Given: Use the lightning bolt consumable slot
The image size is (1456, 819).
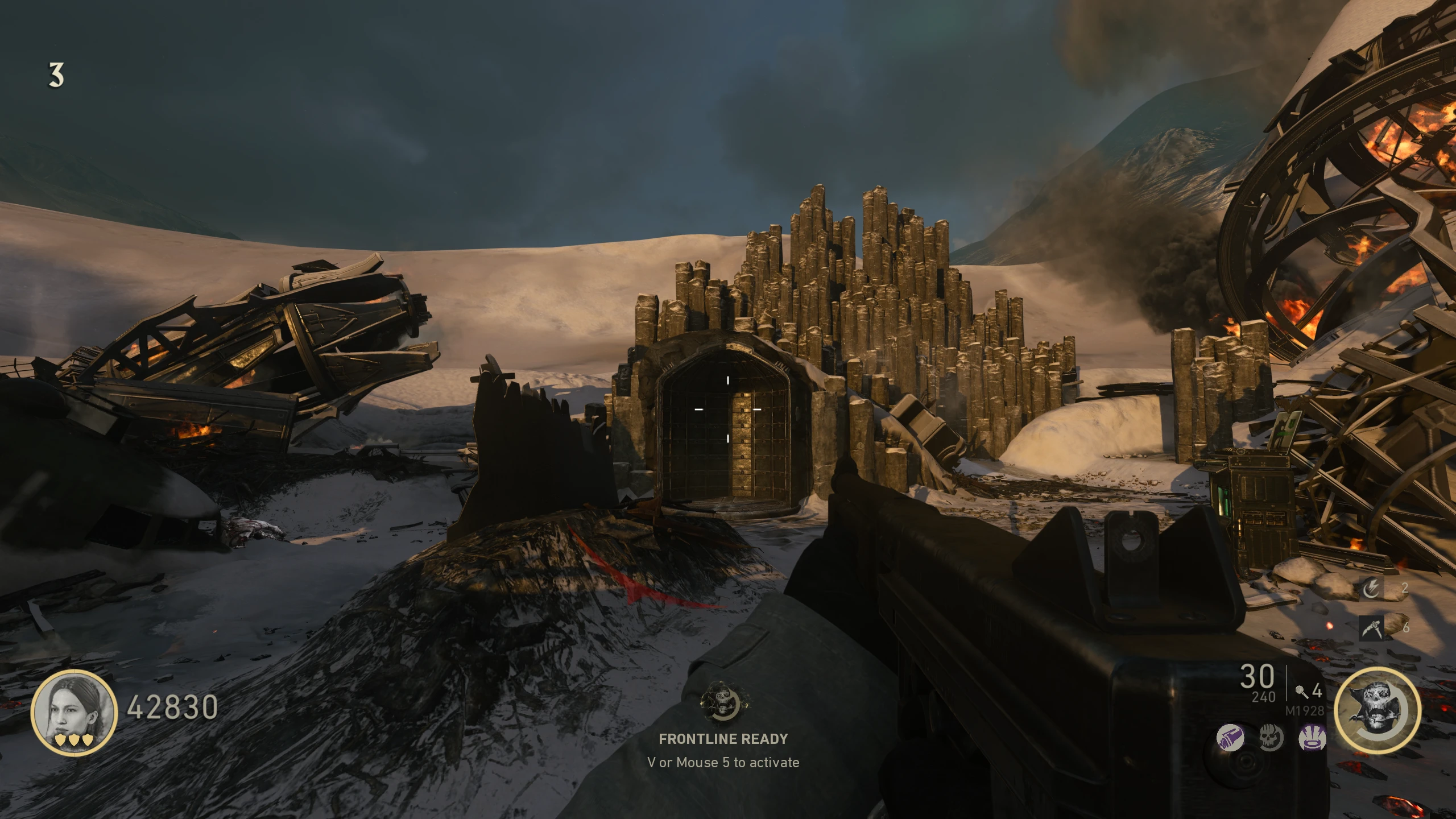Looking at the screenshot, I should [x=1371, y=588].
